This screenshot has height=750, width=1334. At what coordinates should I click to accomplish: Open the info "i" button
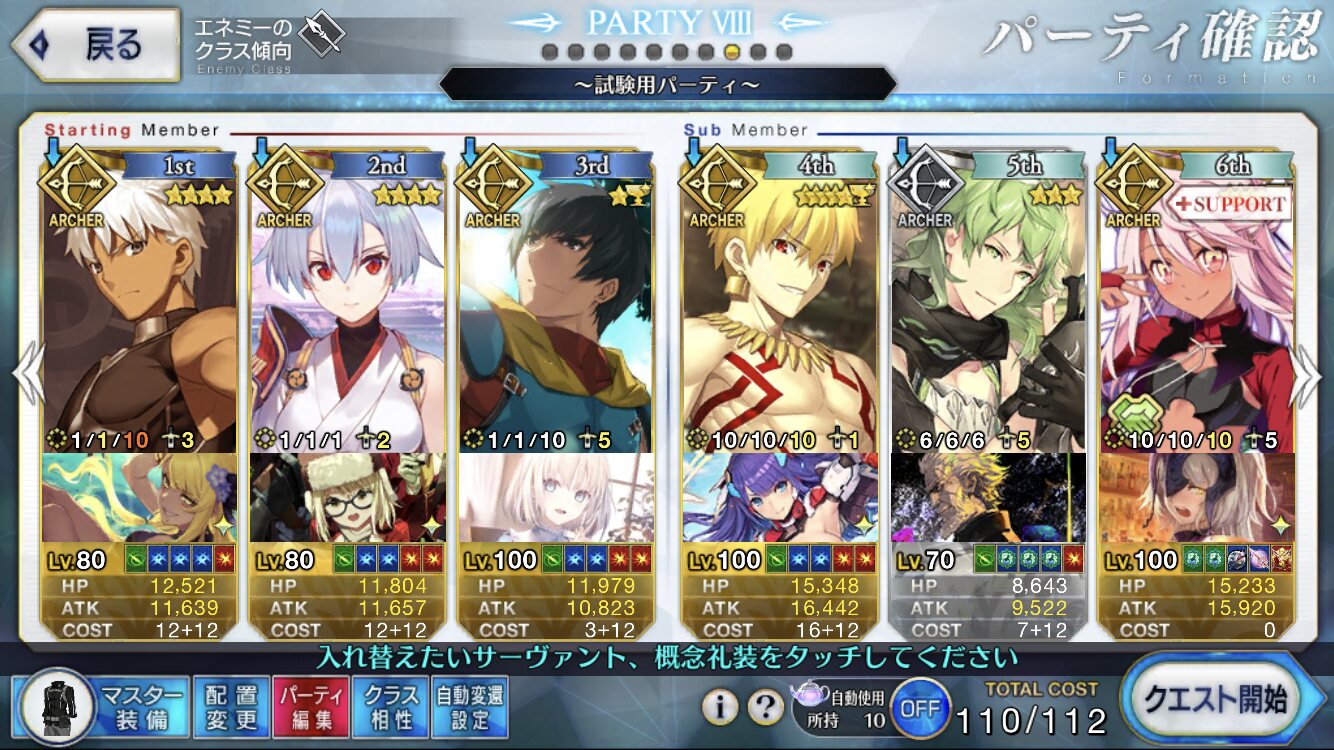coord(720,708)
